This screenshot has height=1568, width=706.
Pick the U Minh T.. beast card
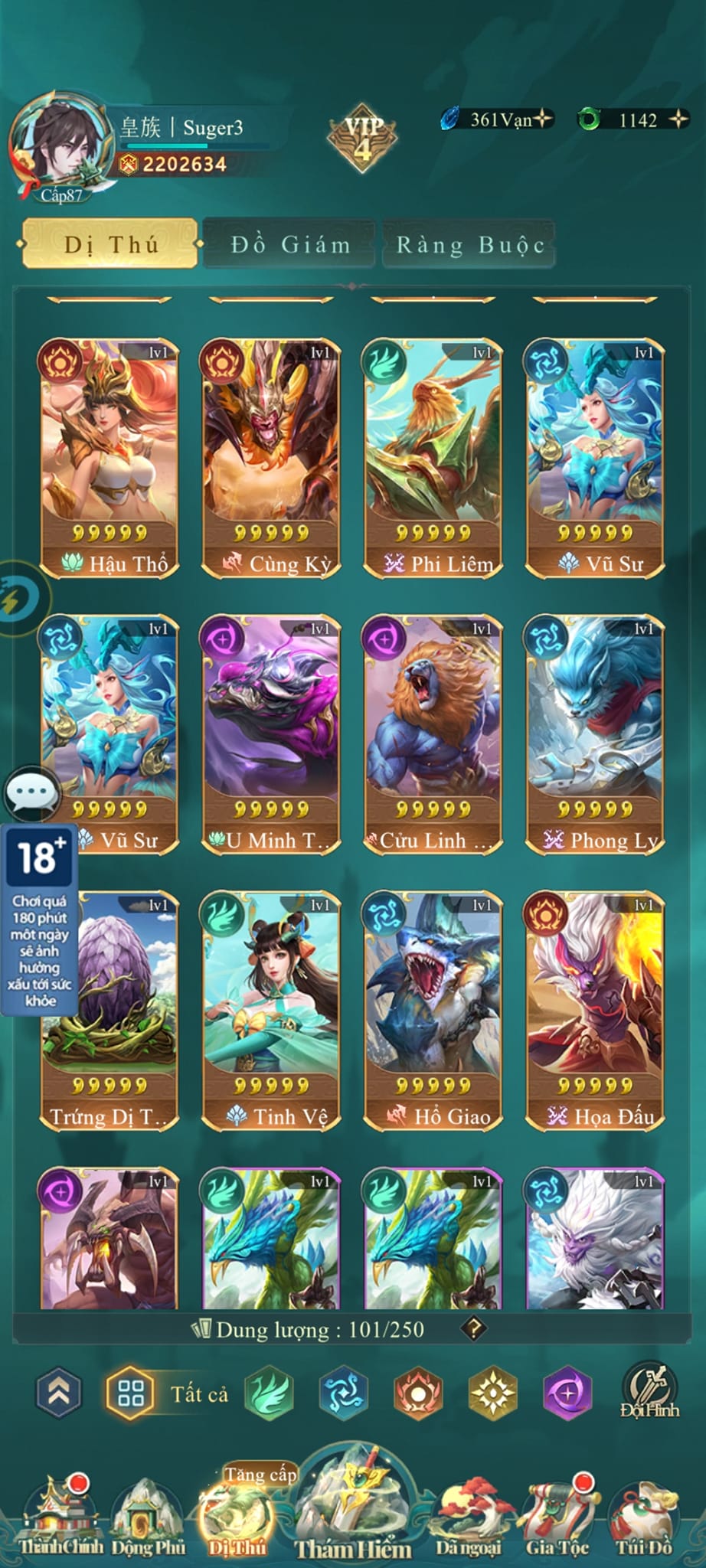(271, 734)
